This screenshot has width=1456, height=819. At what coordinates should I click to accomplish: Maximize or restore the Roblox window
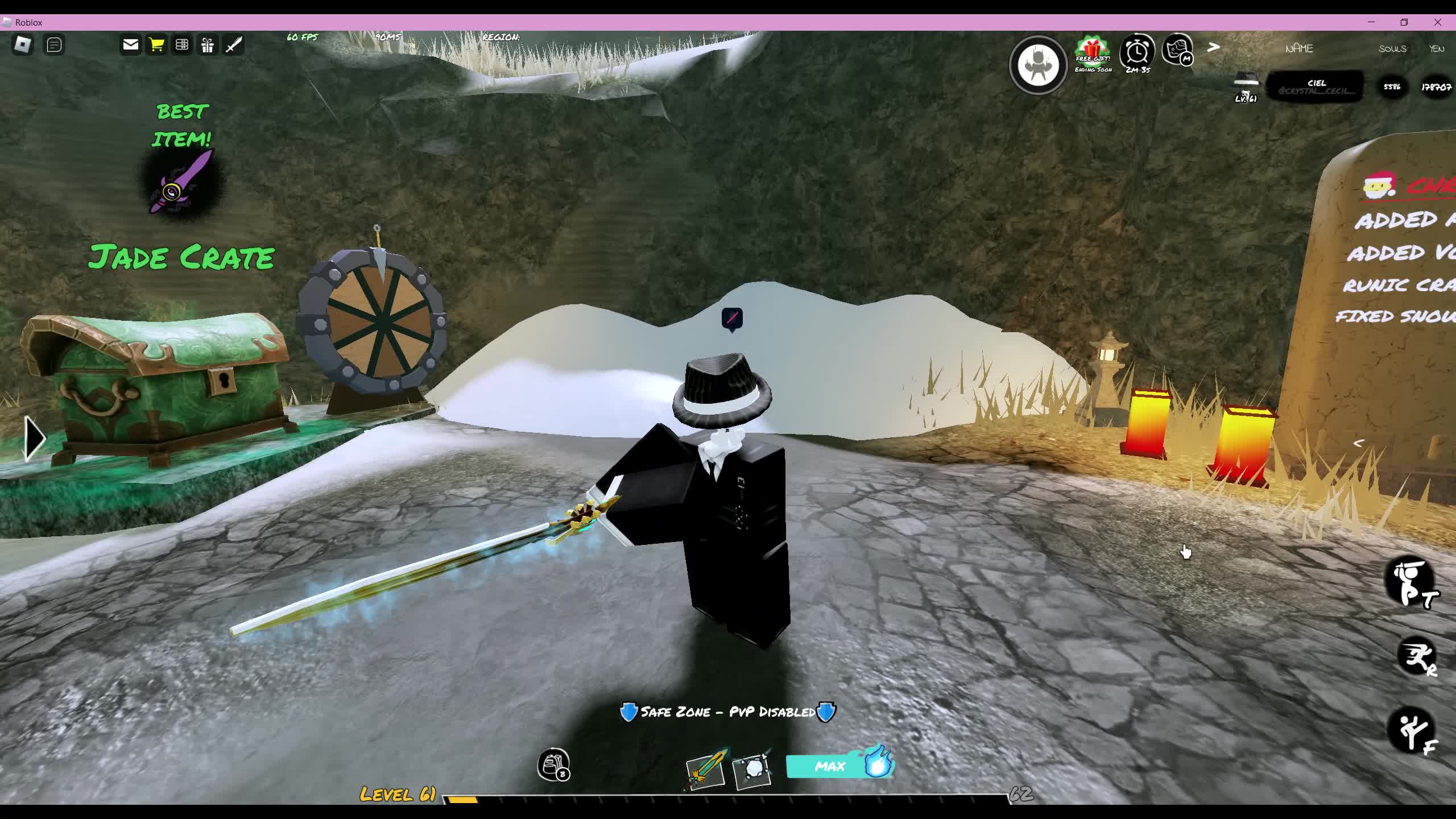(x=1404, y=22)
